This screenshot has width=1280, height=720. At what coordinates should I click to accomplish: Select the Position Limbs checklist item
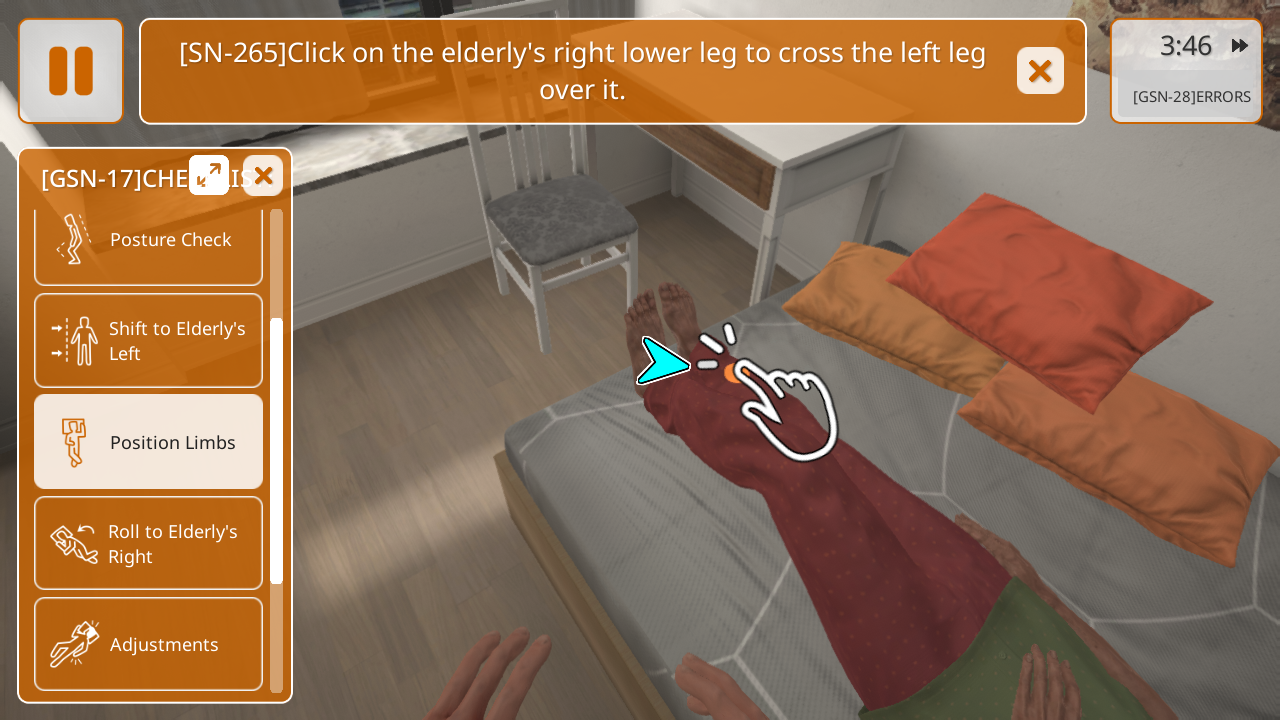[148, 442]
